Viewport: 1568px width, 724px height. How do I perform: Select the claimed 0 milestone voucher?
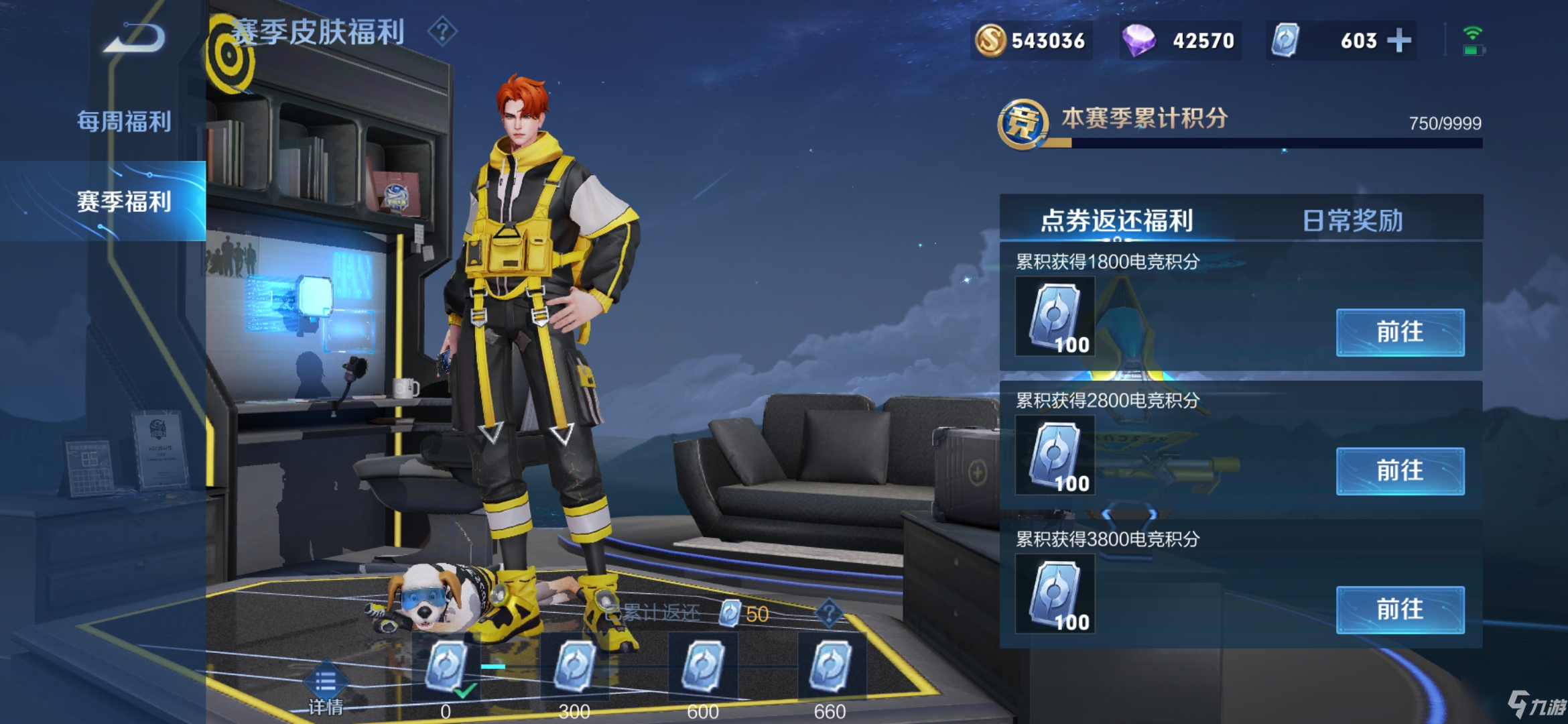(446, 667)
